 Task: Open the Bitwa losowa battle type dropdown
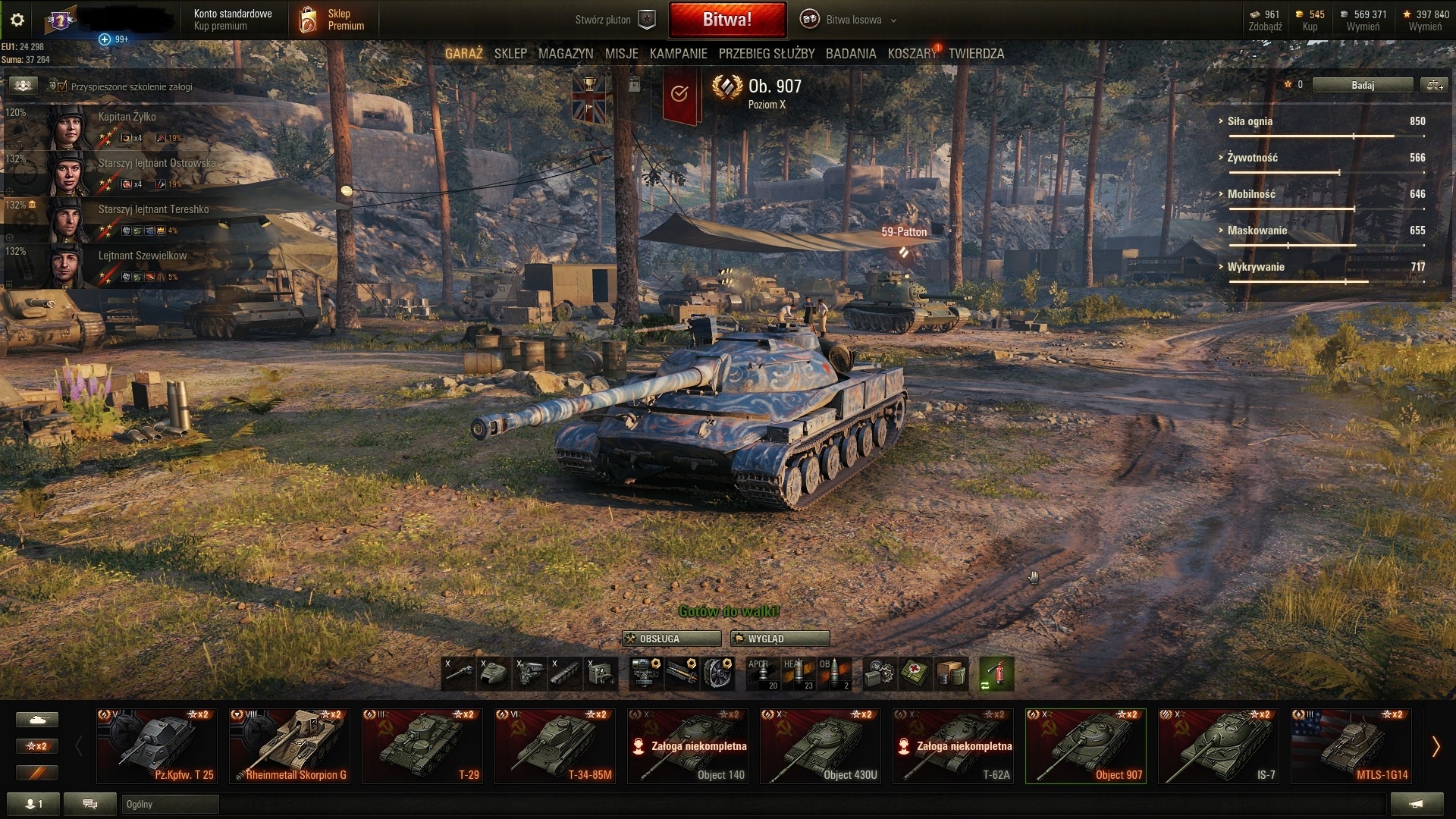point(854,20)
